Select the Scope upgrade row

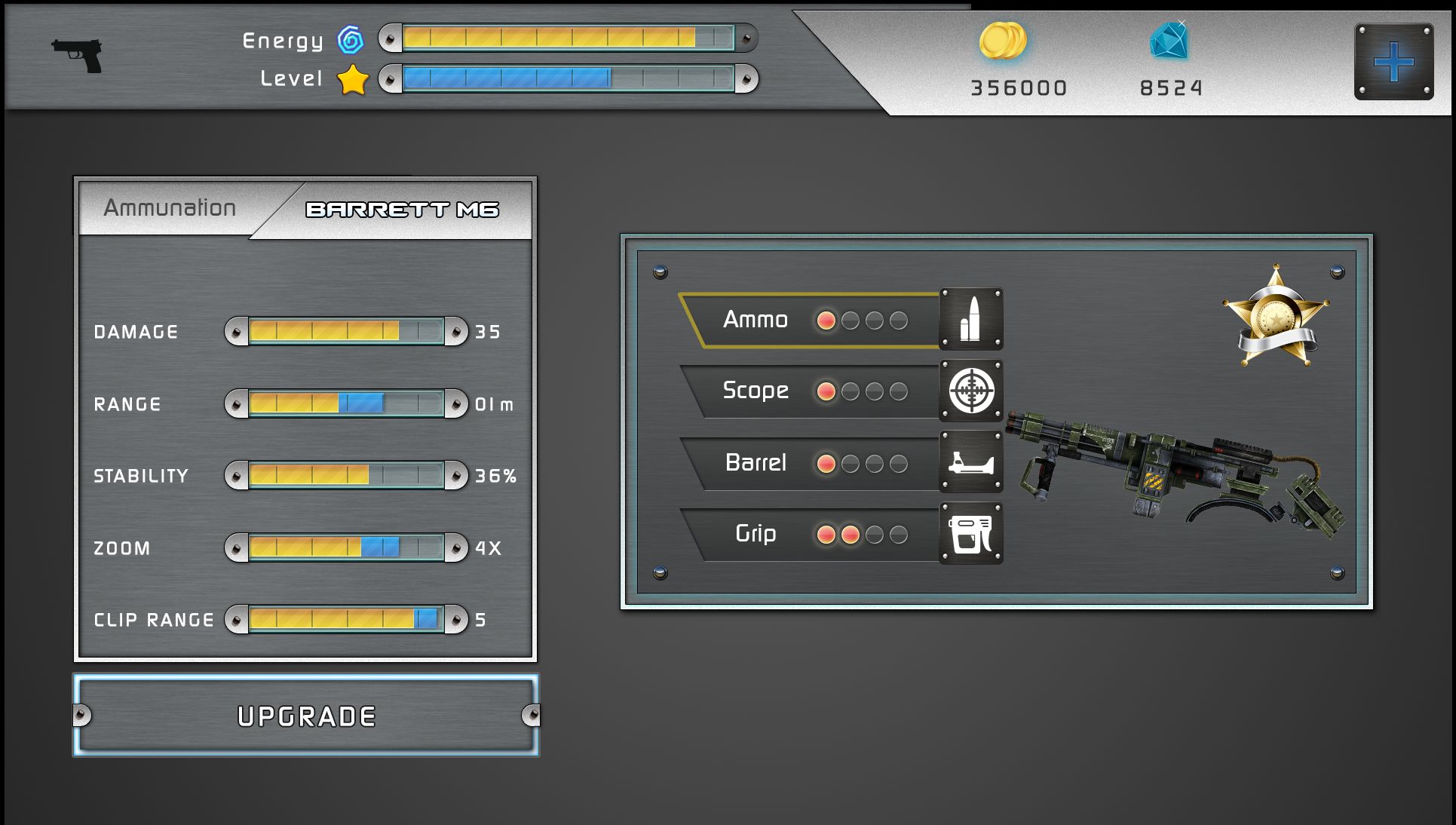tap(811, 391)
